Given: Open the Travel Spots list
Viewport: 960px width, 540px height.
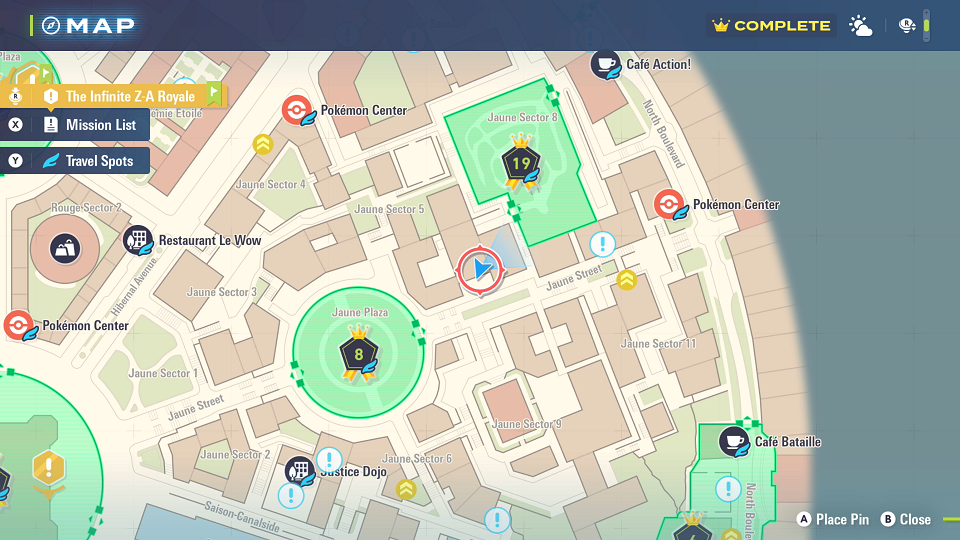Looking at the screenshot, I should click(x=88, y=160).
